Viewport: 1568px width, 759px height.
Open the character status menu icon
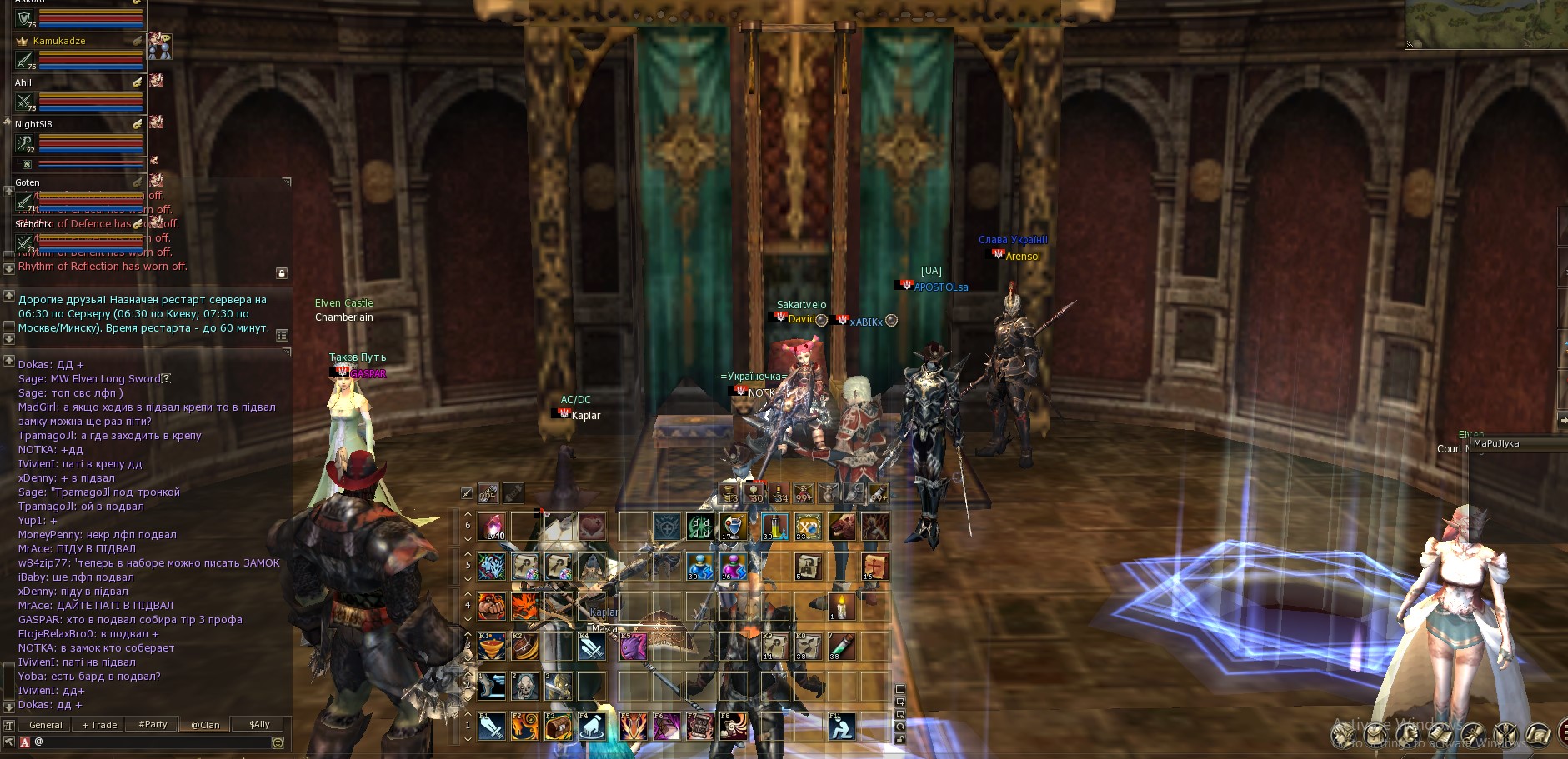(x=1343, y=734)
